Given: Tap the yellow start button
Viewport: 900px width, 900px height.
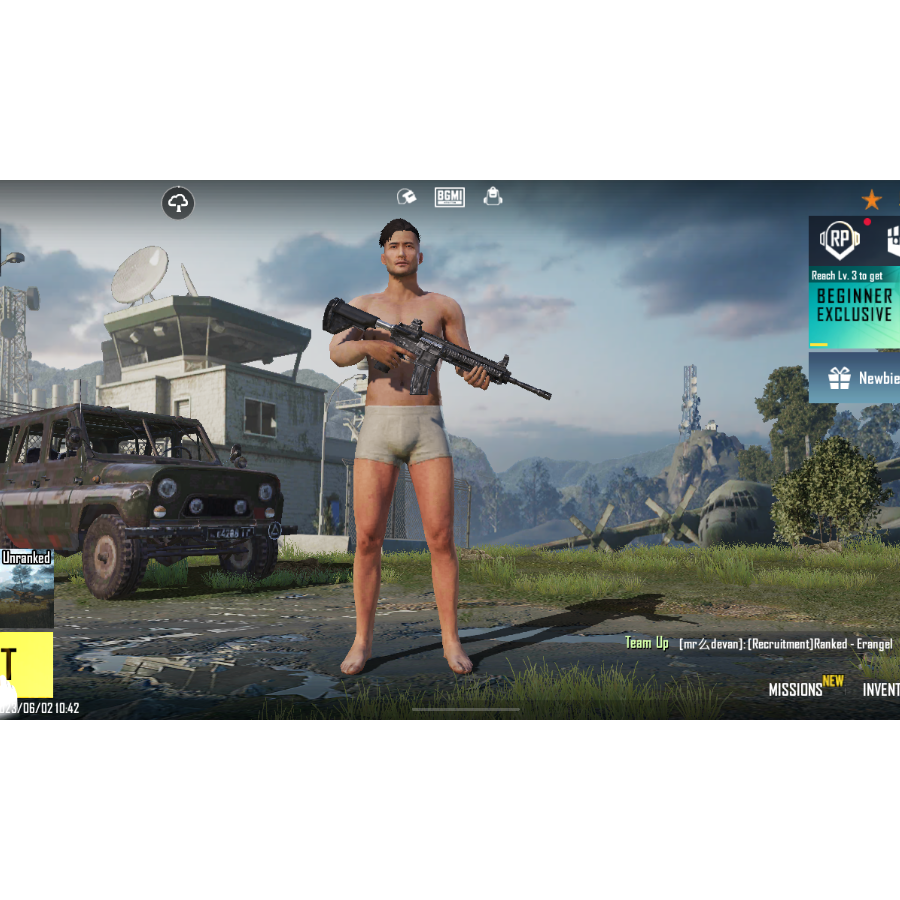Looking at the screenshot, I should click(x=26, y=664).
